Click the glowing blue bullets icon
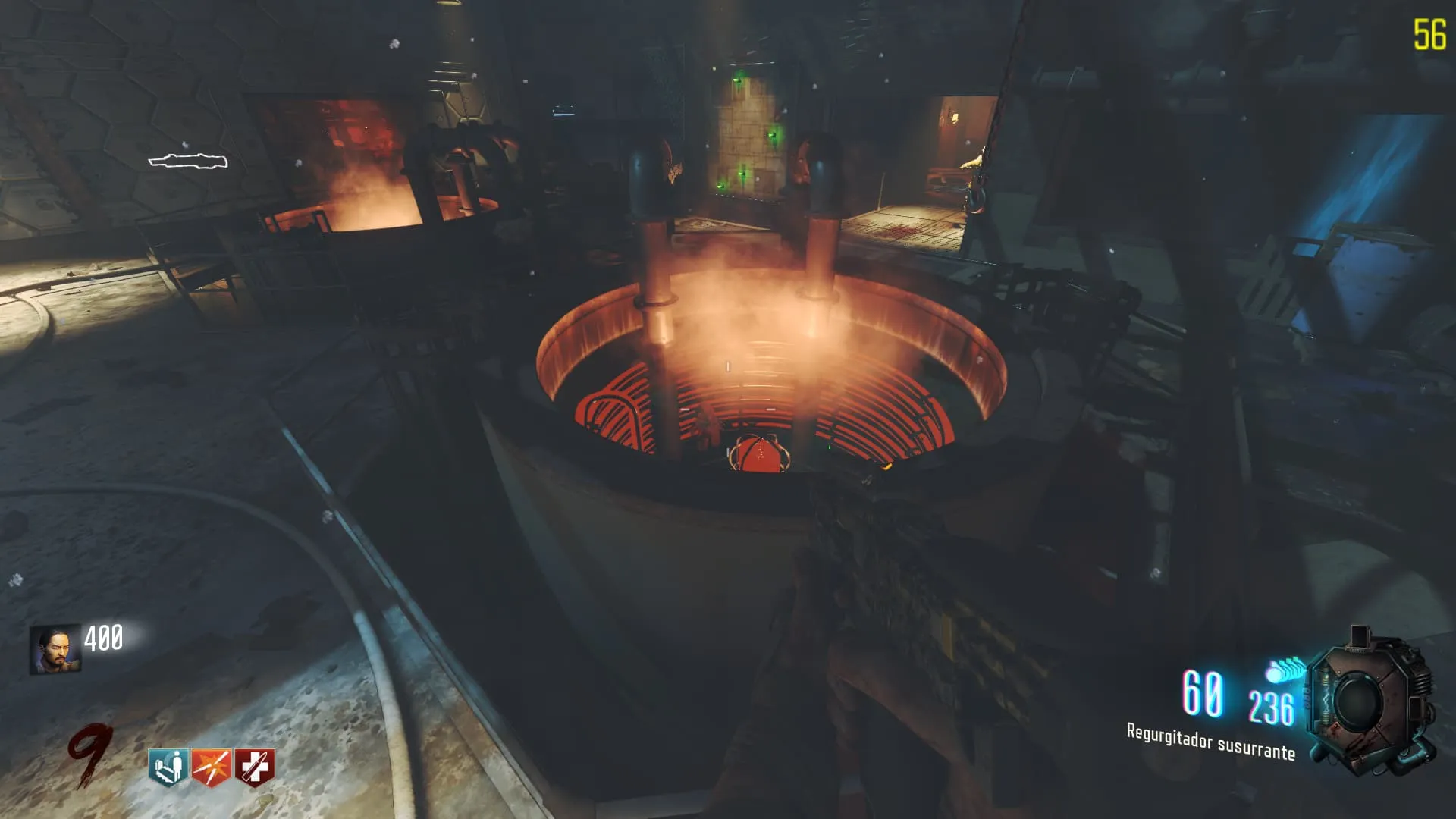Screen dimensions: 1456x819 click(x=1283, y=670)
